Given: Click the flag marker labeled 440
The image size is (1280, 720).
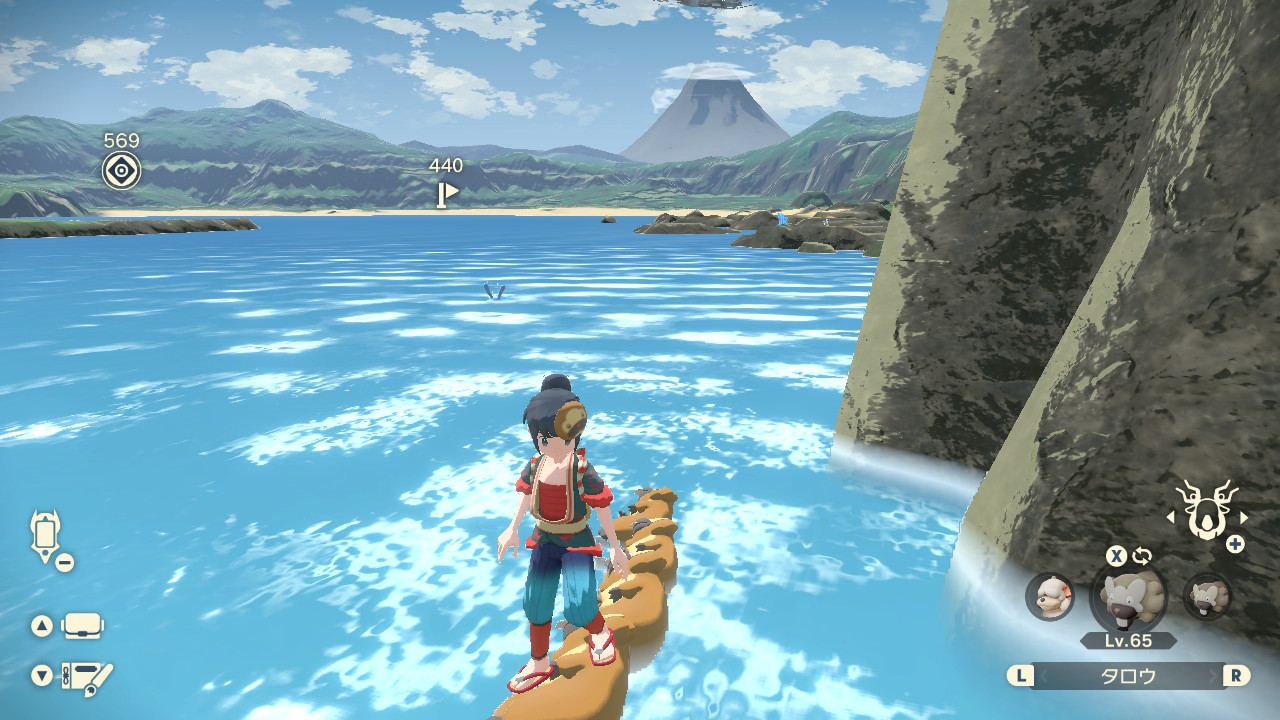Looking at the screenshot, I should [x=446, y=192].
